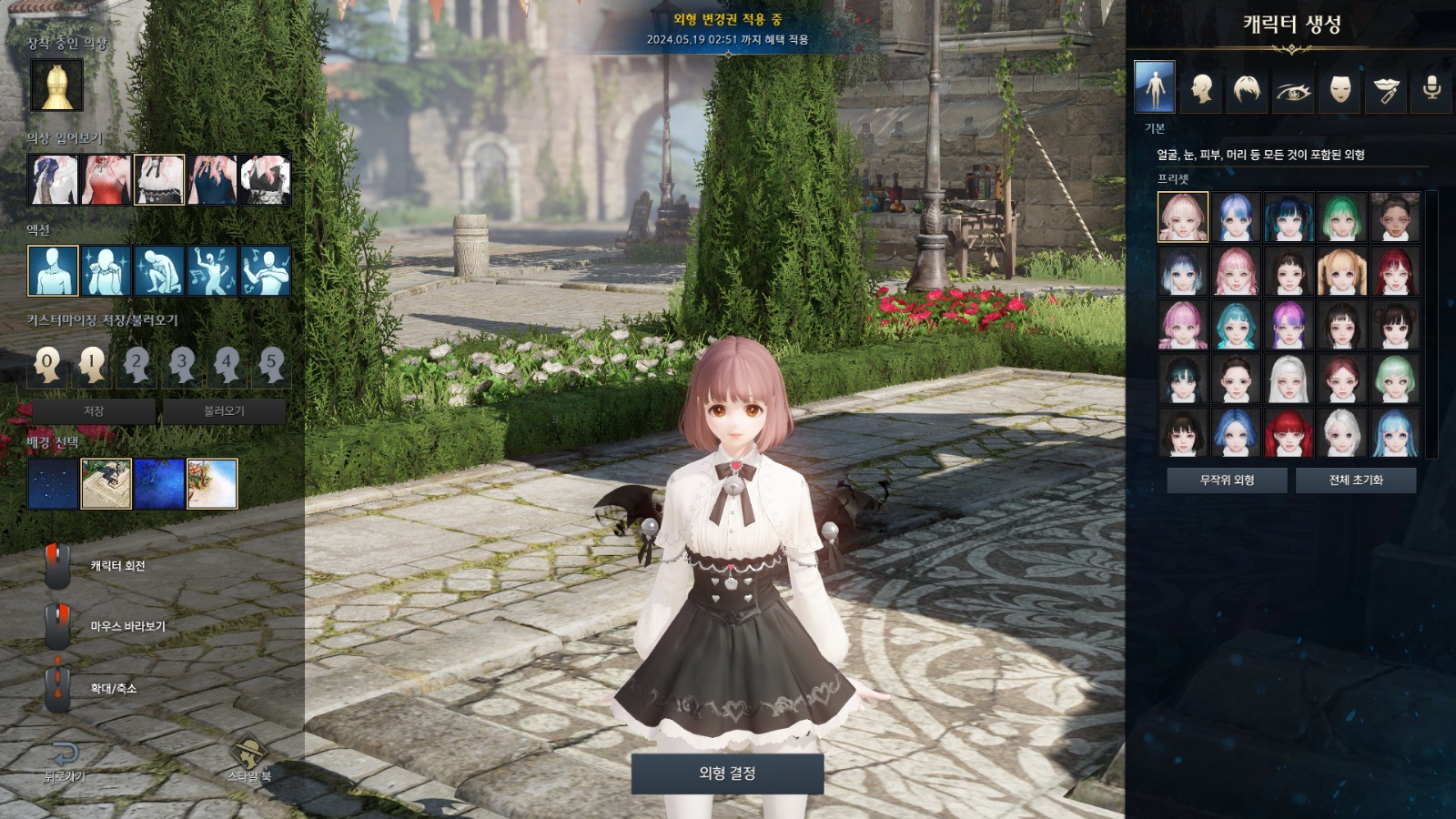This screenshot has height=819, width=1456.
Task: Select the blonde twin-tail preset portrait
Action: (1341, 271)
